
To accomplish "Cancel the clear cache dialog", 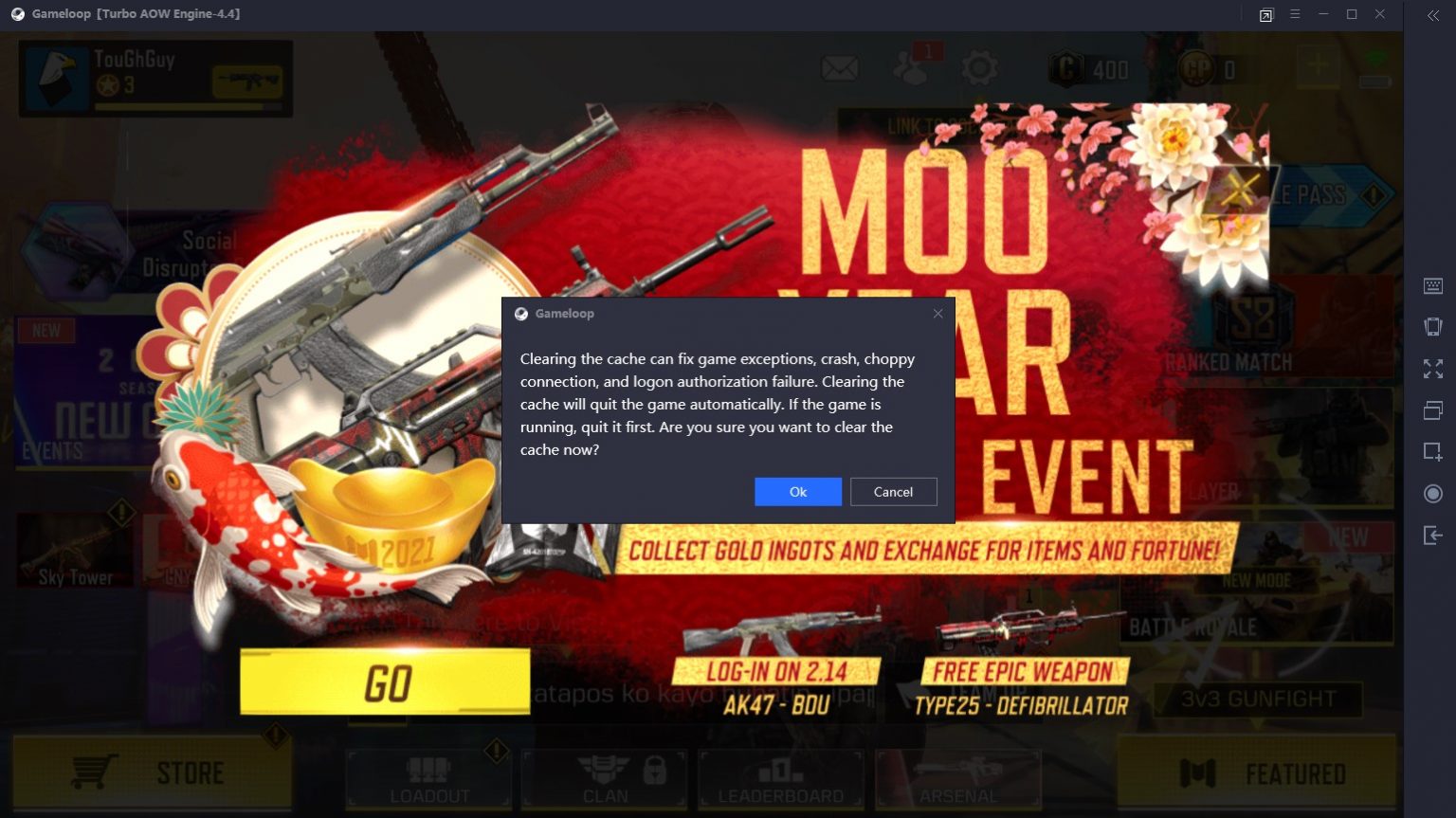I will pos(892,491).
